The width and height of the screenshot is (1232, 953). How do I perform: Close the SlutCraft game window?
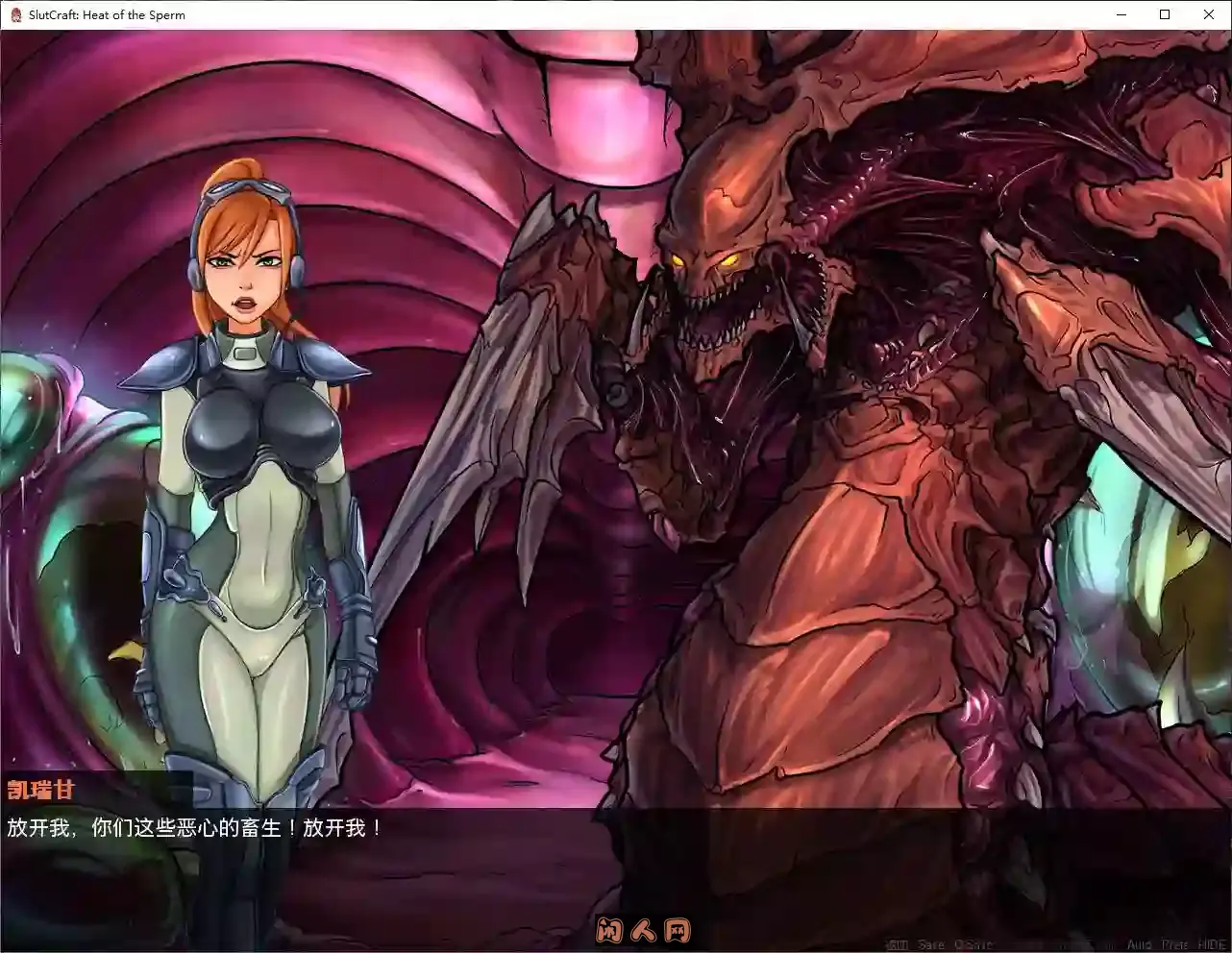click(1209, 14)
